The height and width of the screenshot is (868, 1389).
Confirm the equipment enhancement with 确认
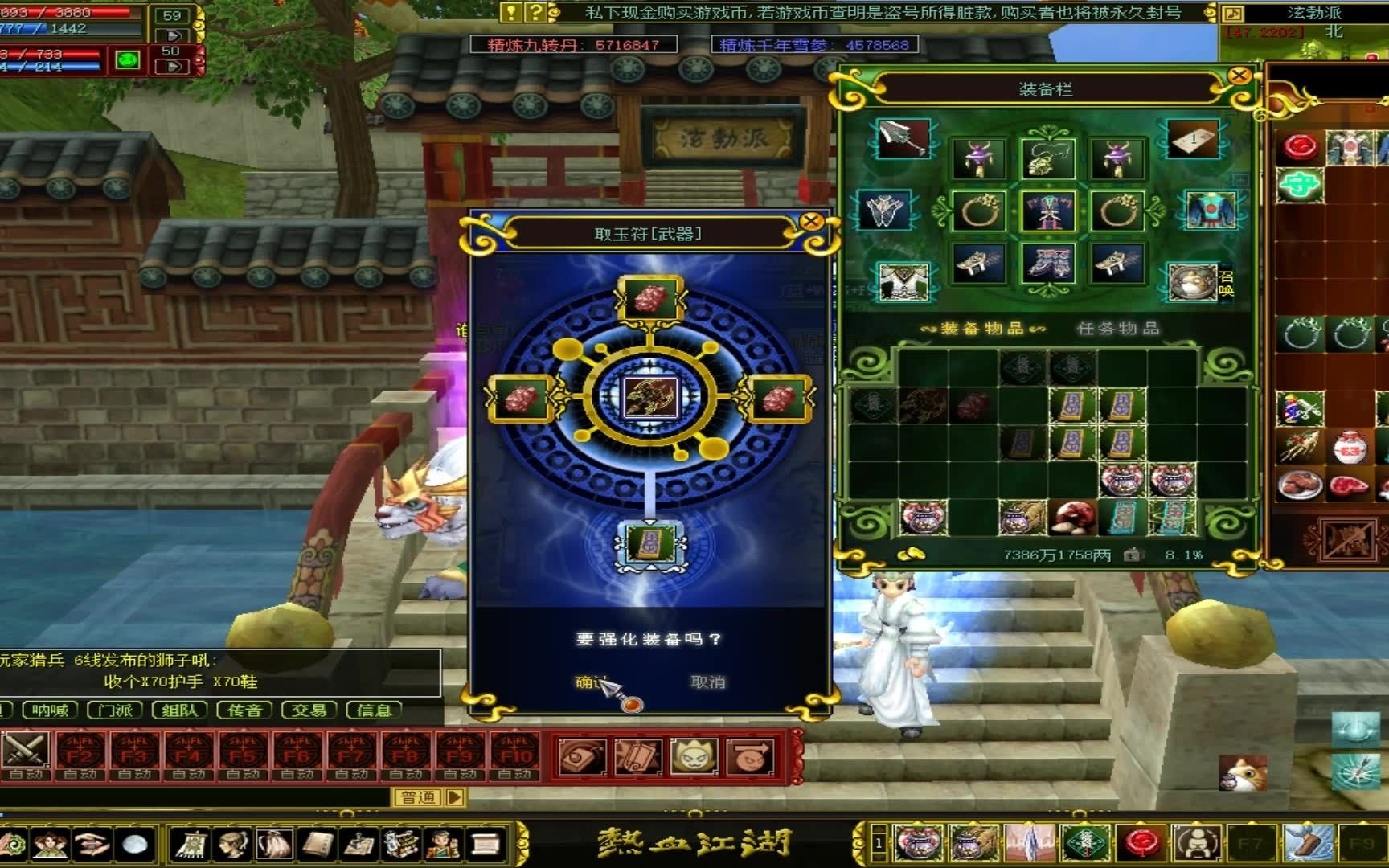(589, 682)
